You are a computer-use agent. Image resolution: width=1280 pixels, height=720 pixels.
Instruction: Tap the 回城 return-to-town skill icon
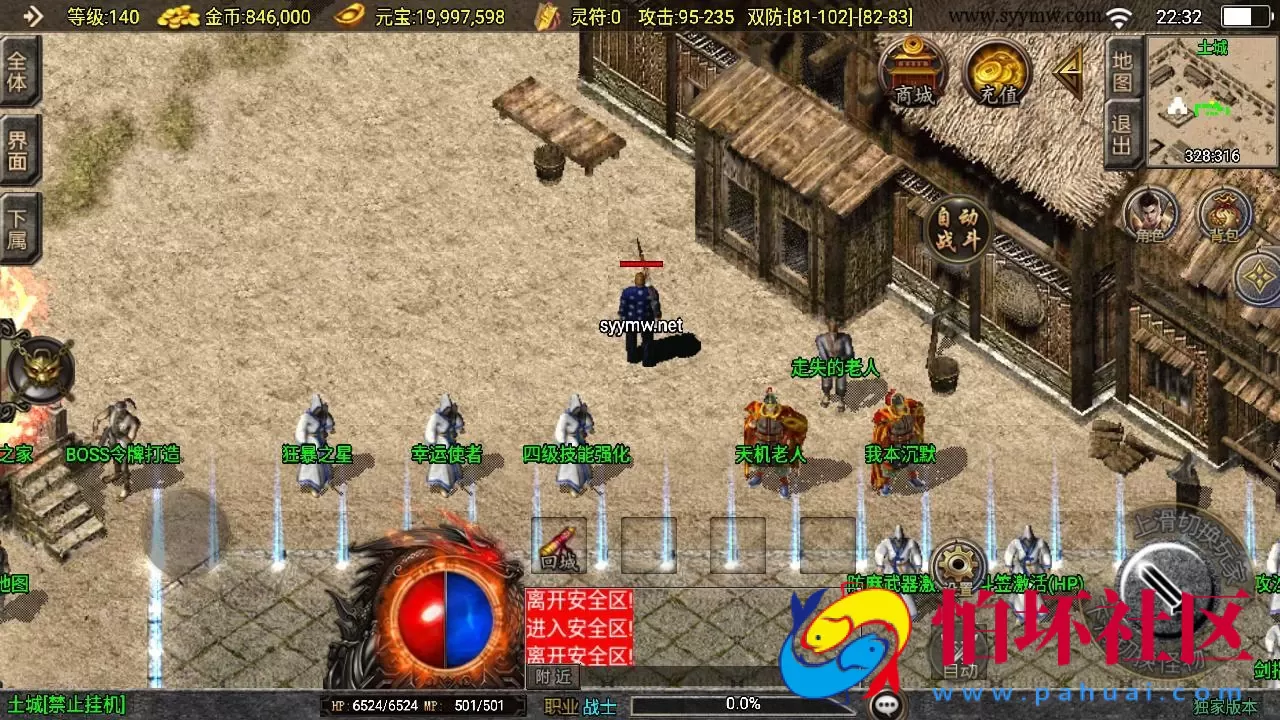559,544
